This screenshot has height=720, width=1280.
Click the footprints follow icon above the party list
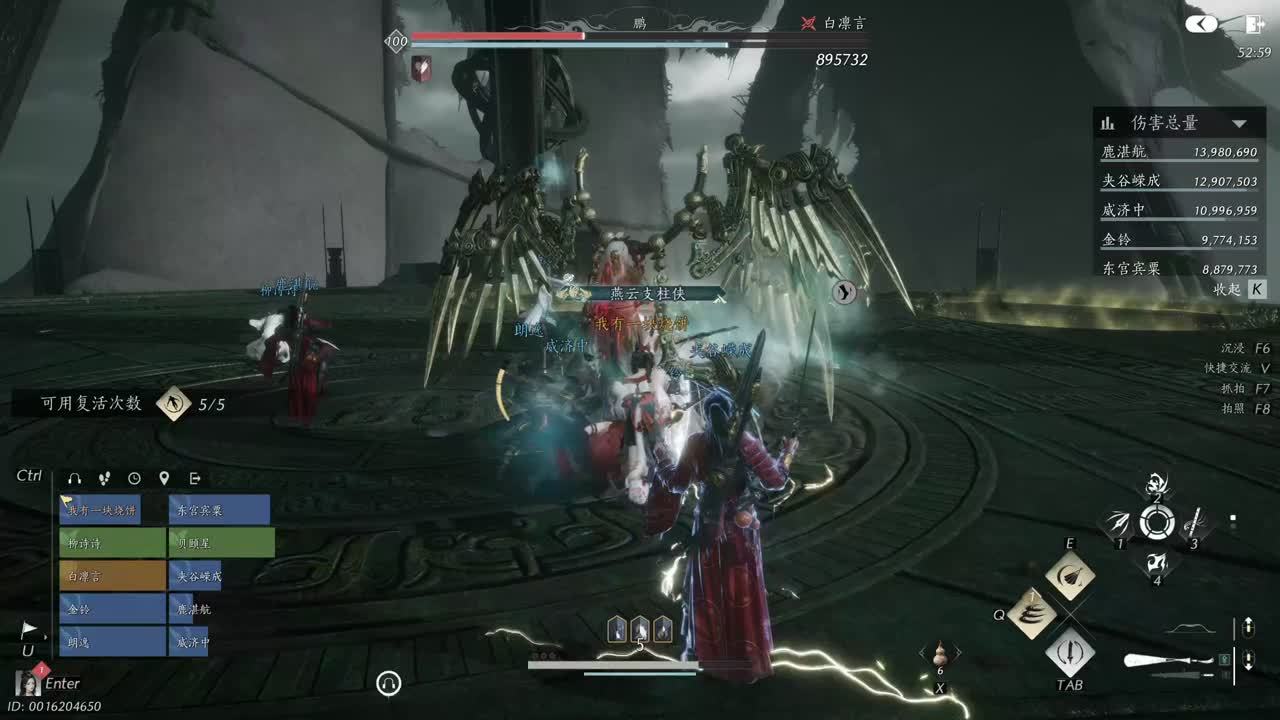(104, 479)
